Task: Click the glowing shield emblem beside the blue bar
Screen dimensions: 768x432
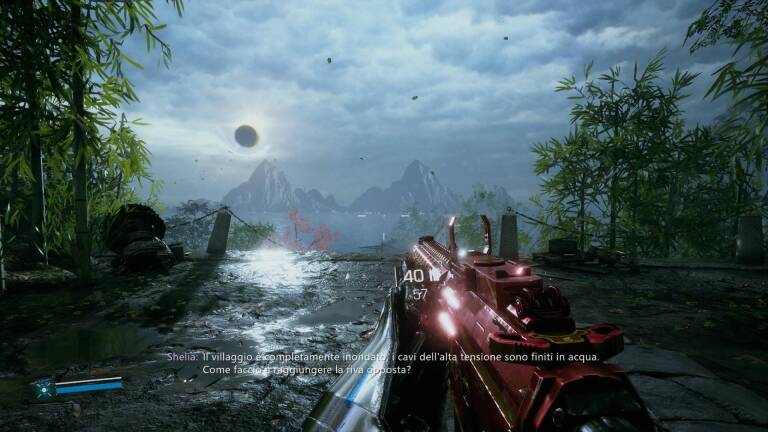Action: (x=42, y=389)
